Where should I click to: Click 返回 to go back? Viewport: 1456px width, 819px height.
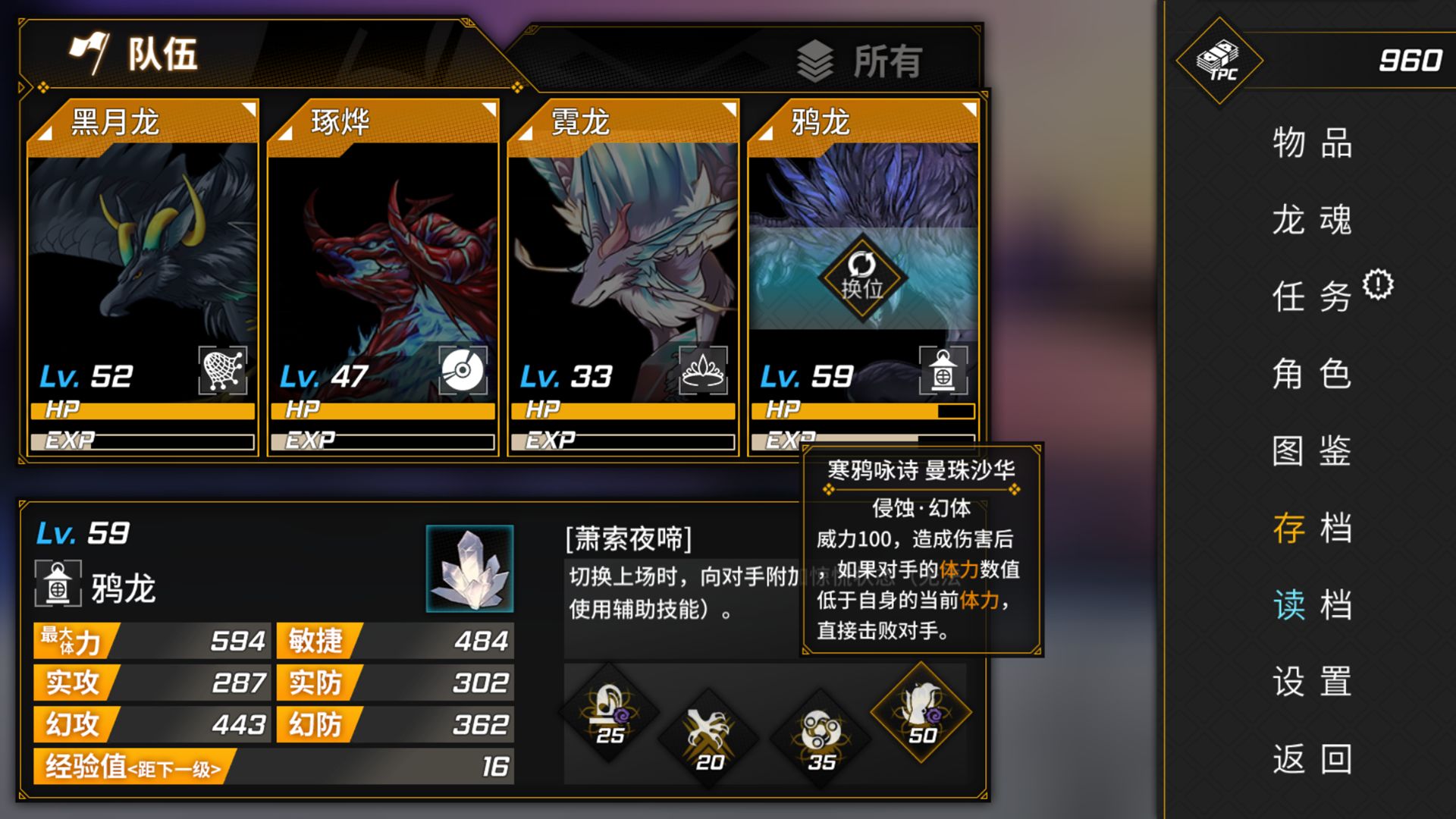click(x=1312, y=758)
